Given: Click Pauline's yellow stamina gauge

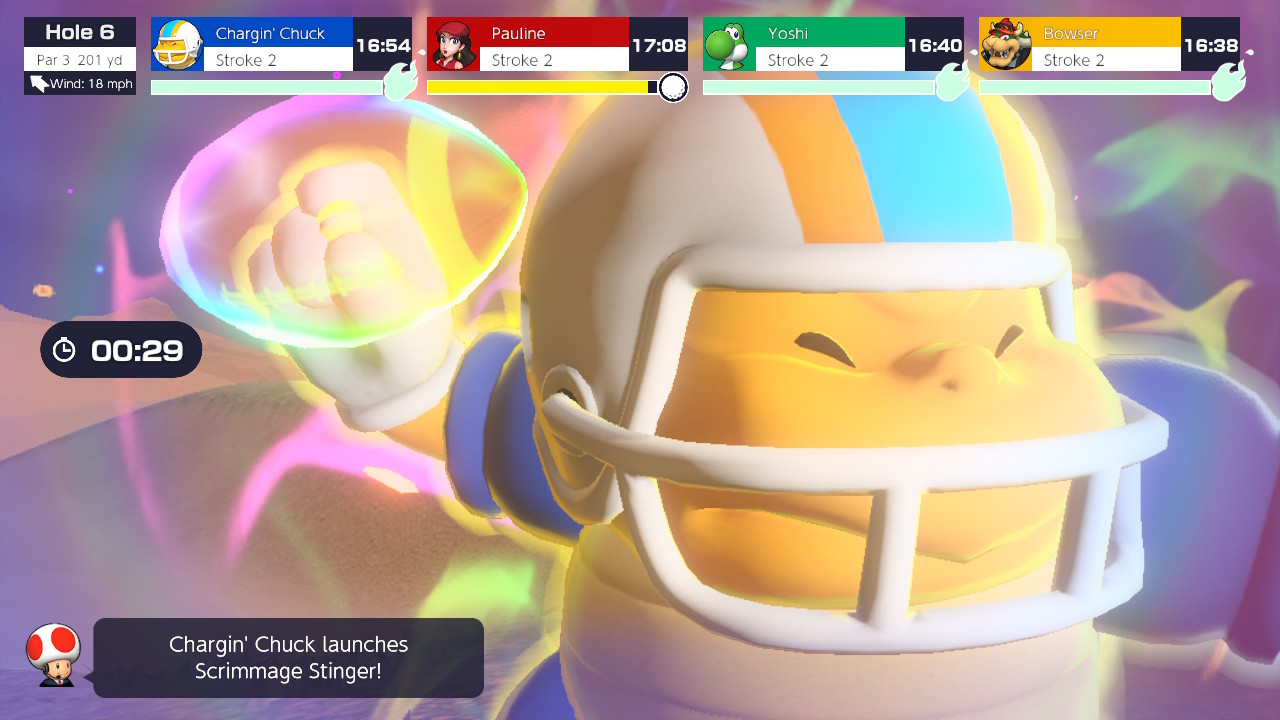Looking at the screenshot, I should pyautogui.click(x=540, y=87).
